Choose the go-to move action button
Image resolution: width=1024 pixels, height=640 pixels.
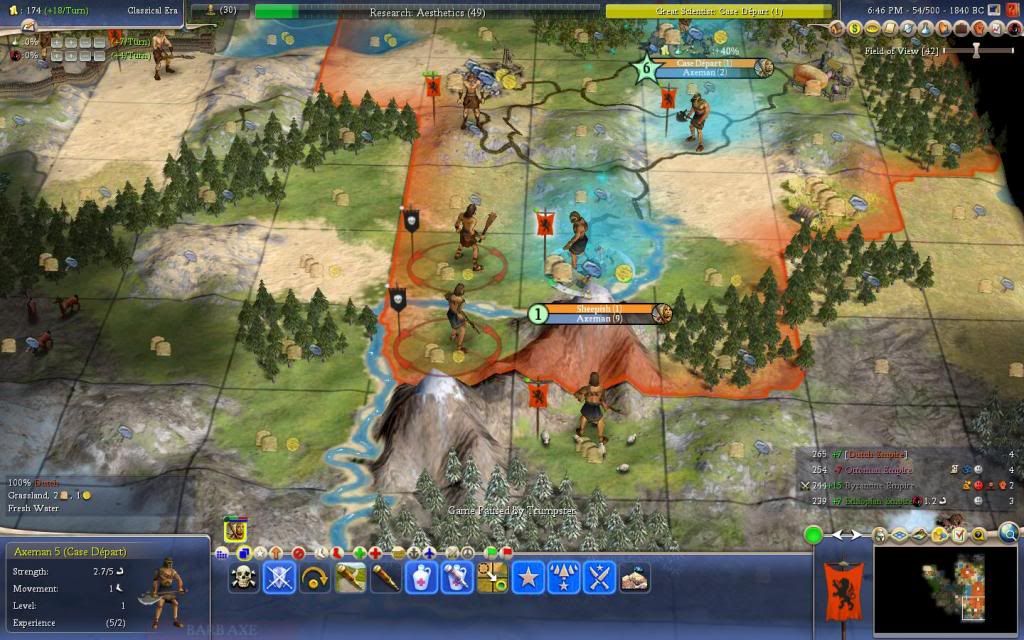click(492, 578)
